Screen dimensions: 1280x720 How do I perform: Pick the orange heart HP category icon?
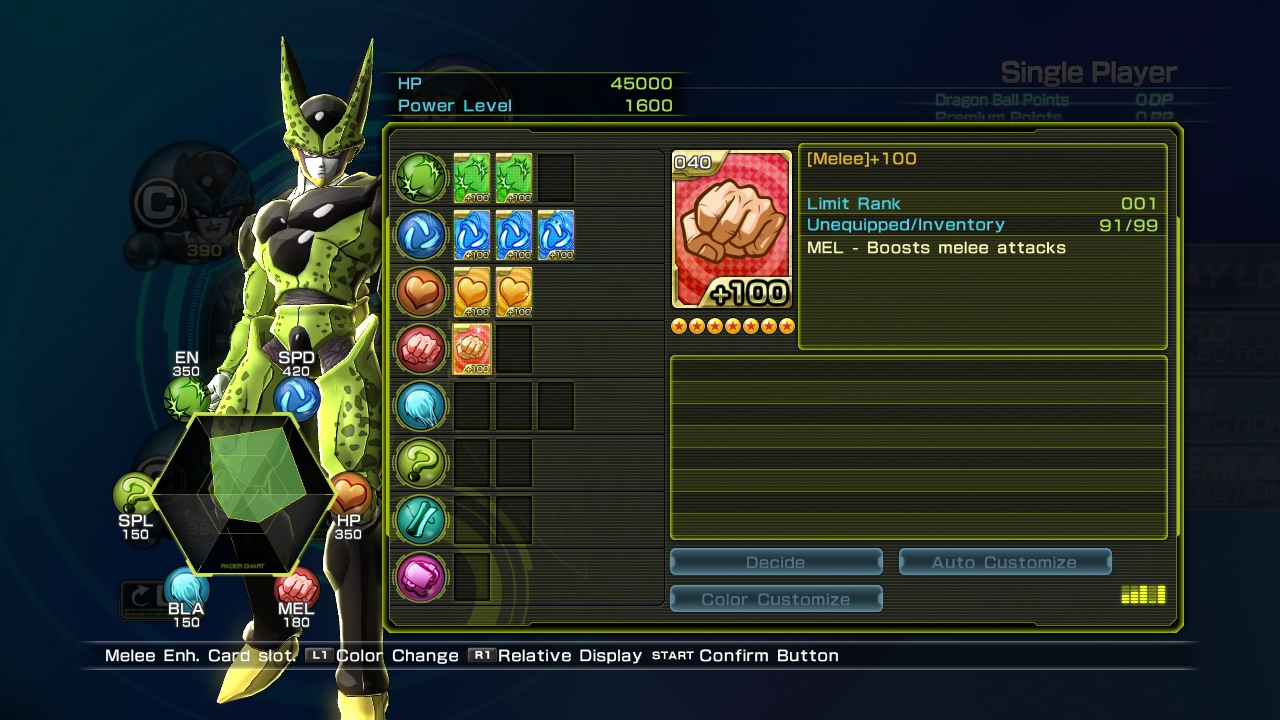pos(421,292)
